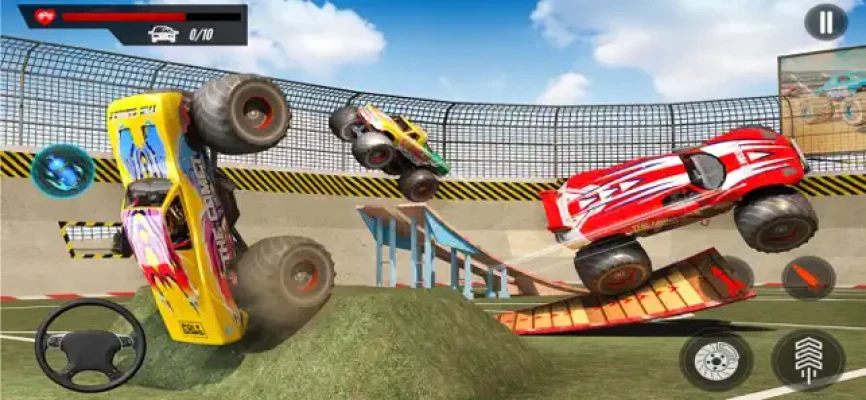This screenshot has width=866, height=400.
Task: Tap the steering wheel control
Action: 90,345
